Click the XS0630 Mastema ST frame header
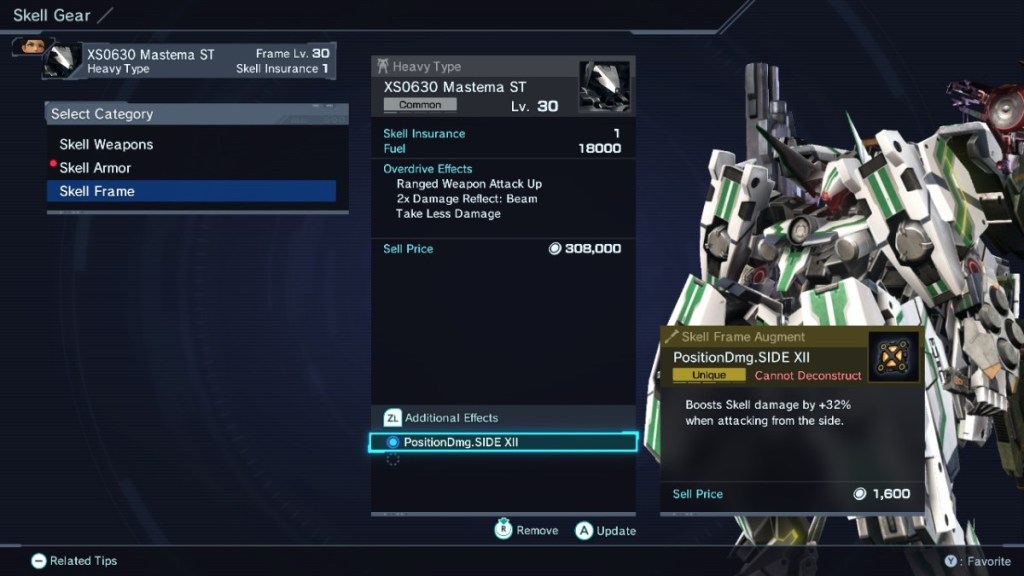1024x576 pixels. [x=190, y=61]
